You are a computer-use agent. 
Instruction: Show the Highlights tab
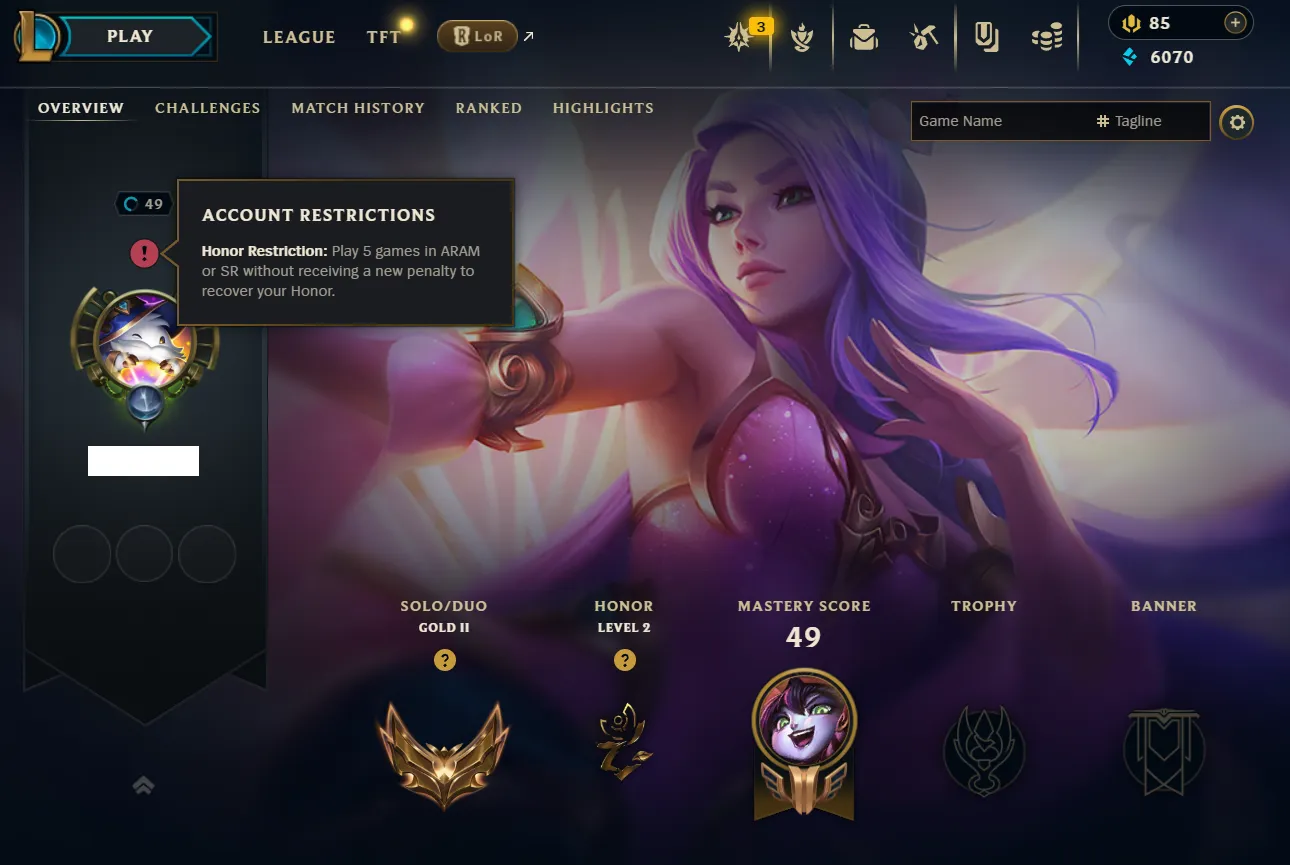(603, 108)
